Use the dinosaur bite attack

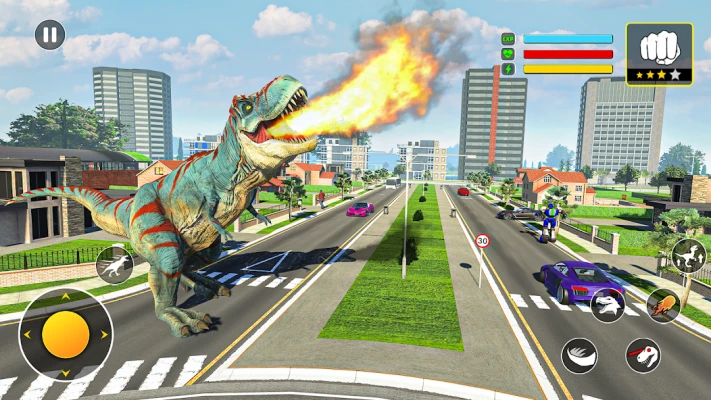coord(607,305)
